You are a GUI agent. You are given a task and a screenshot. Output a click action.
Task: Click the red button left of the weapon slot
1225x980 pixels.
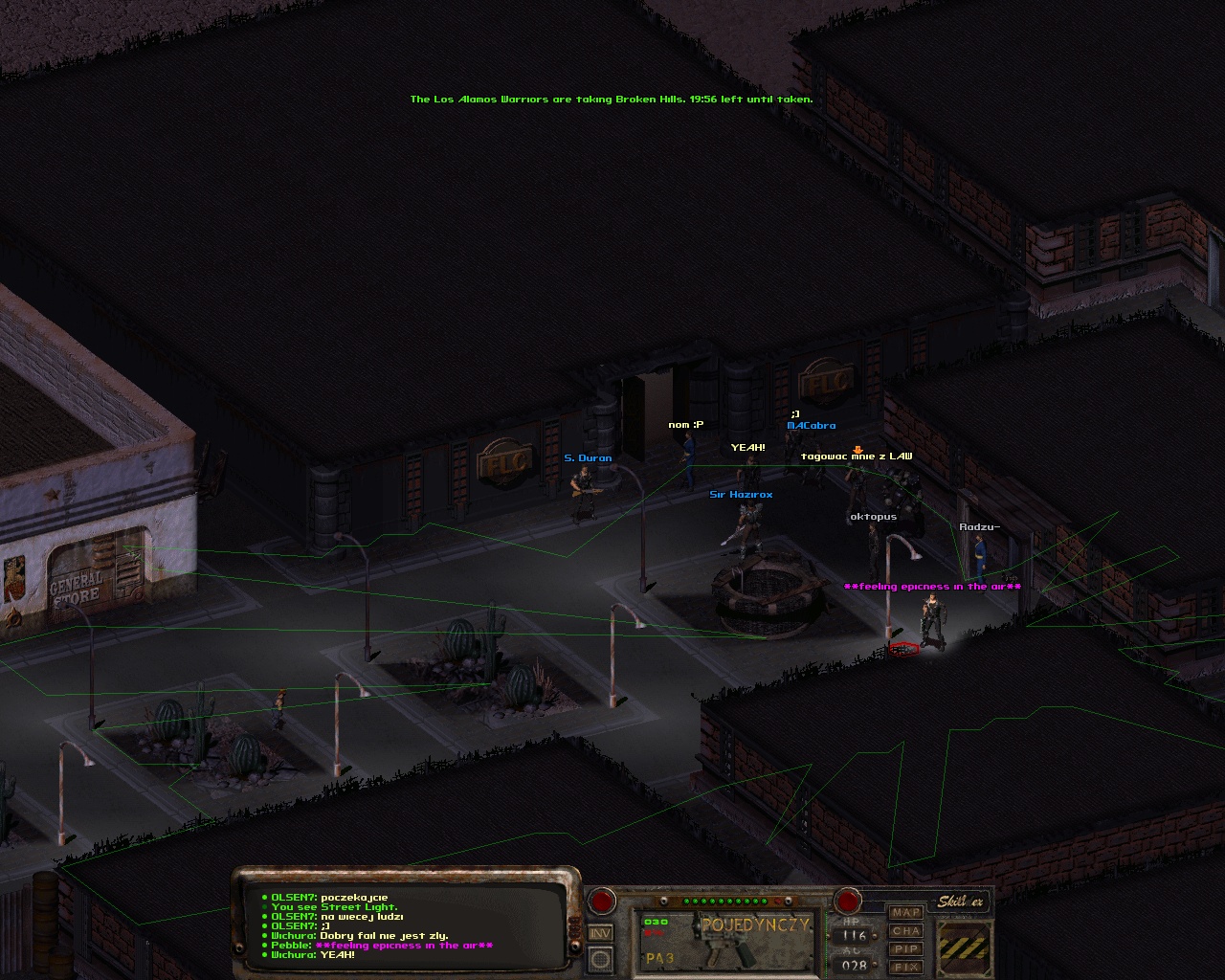[602, 901]
